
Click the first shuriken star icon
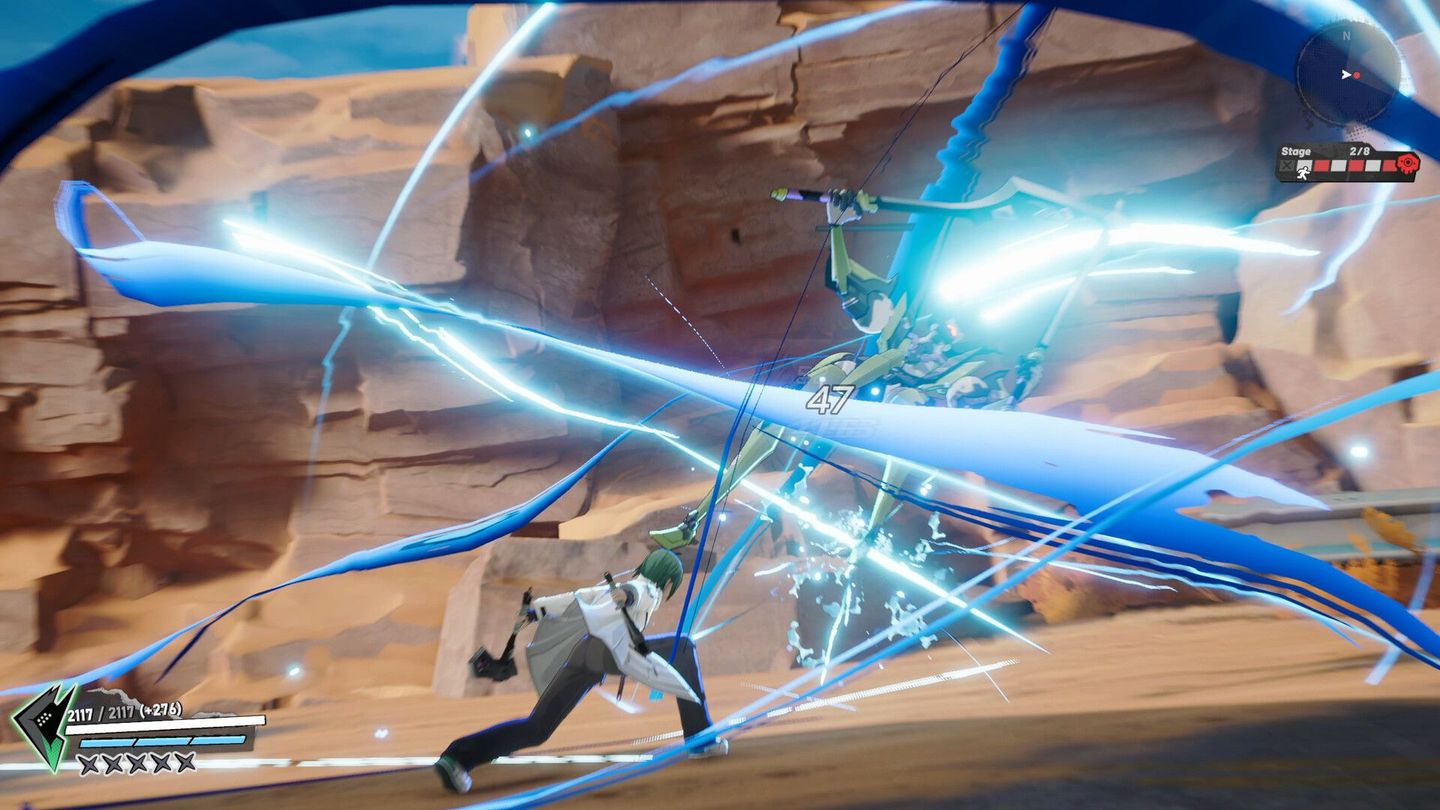point(90,763)
